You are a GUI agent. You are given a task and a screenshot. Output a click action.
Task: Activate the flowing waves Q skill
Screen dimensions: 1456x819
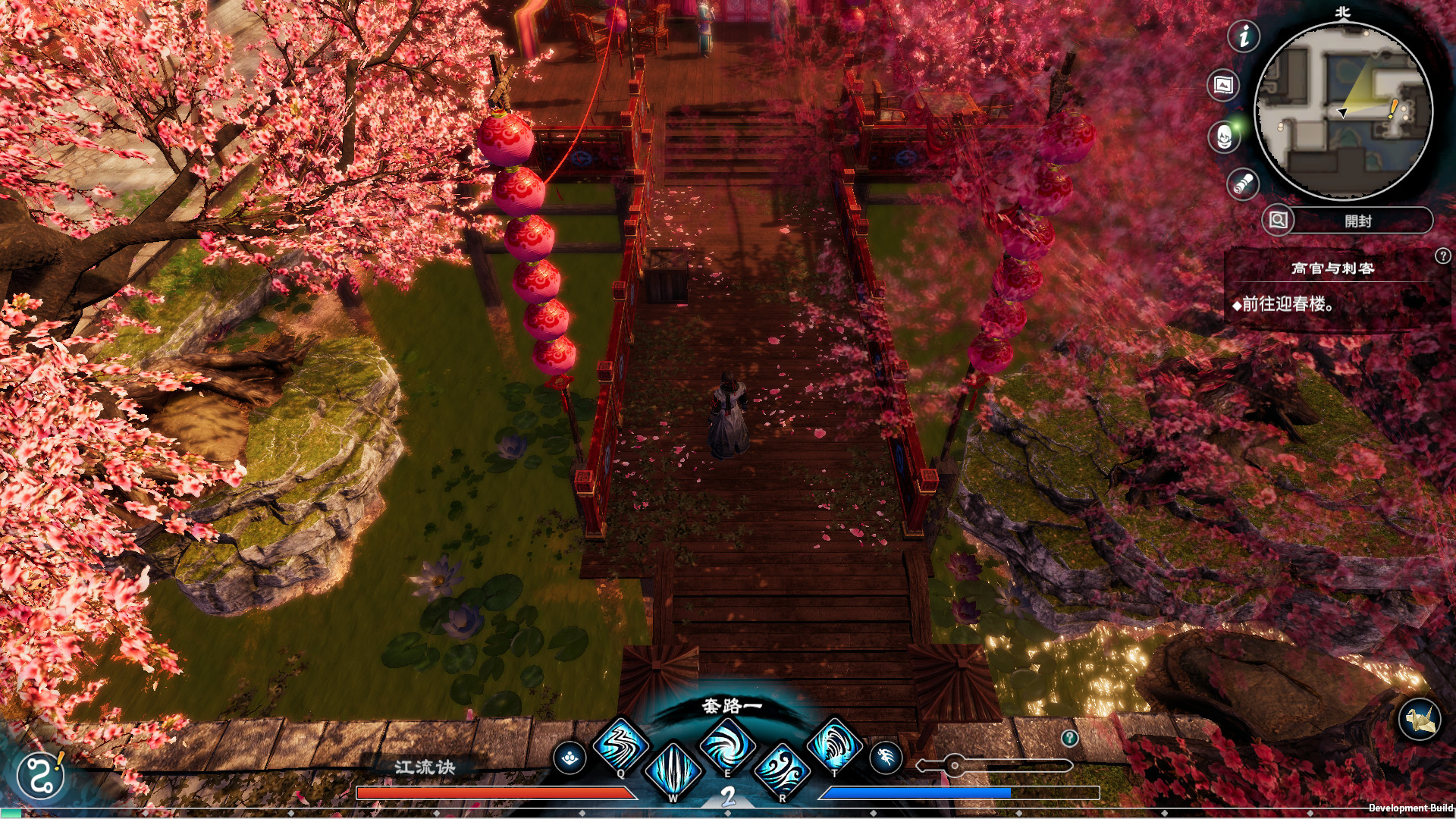click(x=620, y=745)
